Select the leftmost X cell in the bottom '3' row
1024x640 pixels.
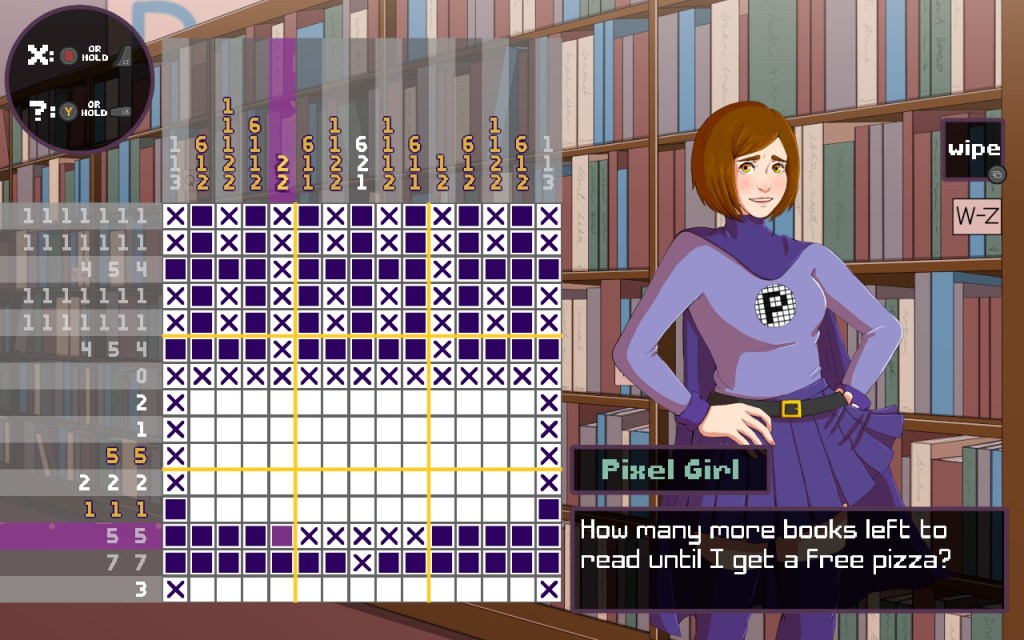coord(176,589)
